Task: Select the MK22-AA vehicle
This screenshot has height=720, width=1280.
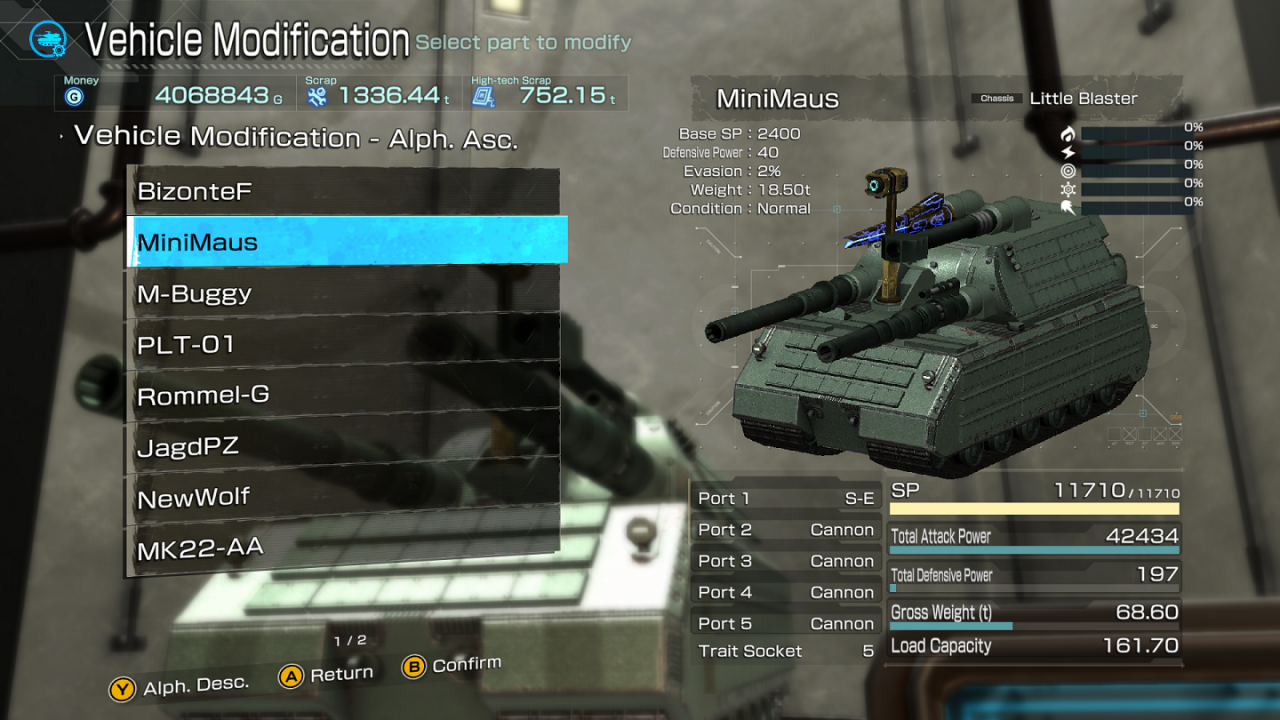Action: [343, 547]
